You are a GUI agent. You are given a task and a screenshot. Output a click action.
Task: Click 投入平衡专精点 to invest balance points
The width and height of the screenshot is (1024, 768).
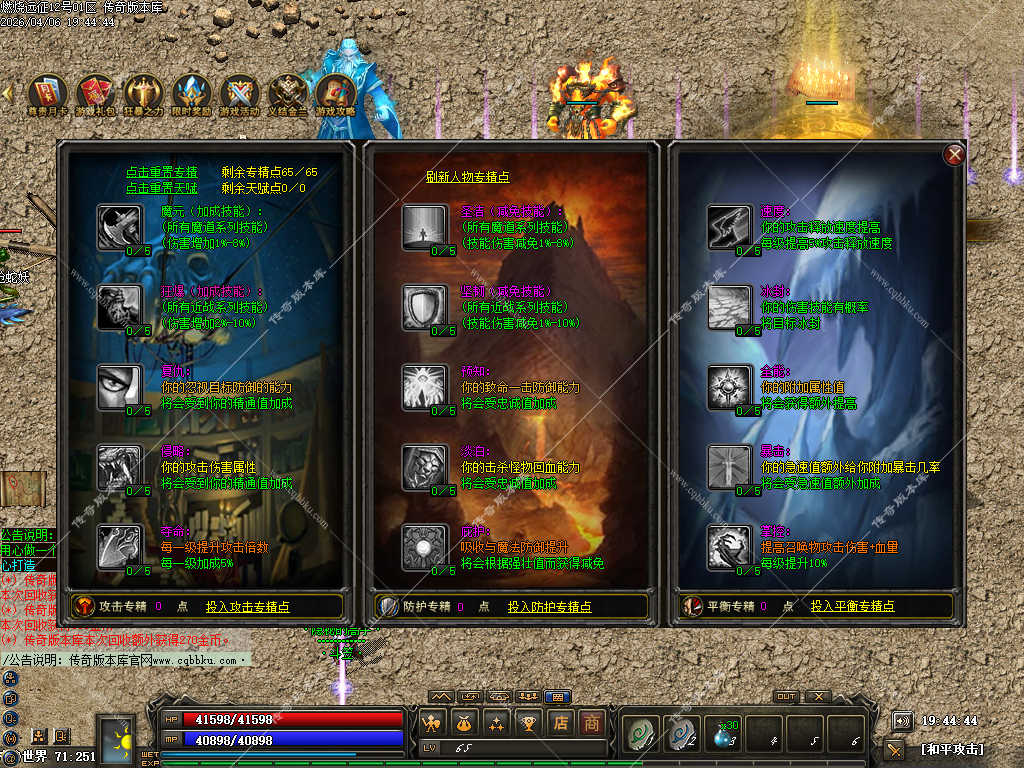click(852, 607)
